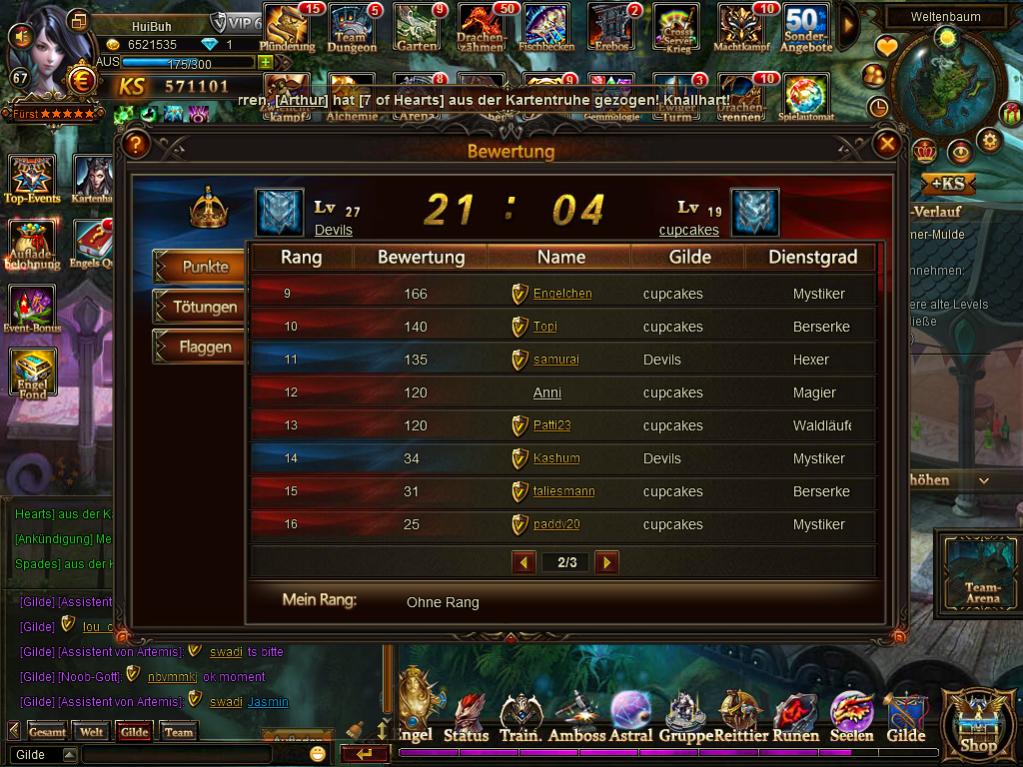Open player Engelchen's name link

562,294
